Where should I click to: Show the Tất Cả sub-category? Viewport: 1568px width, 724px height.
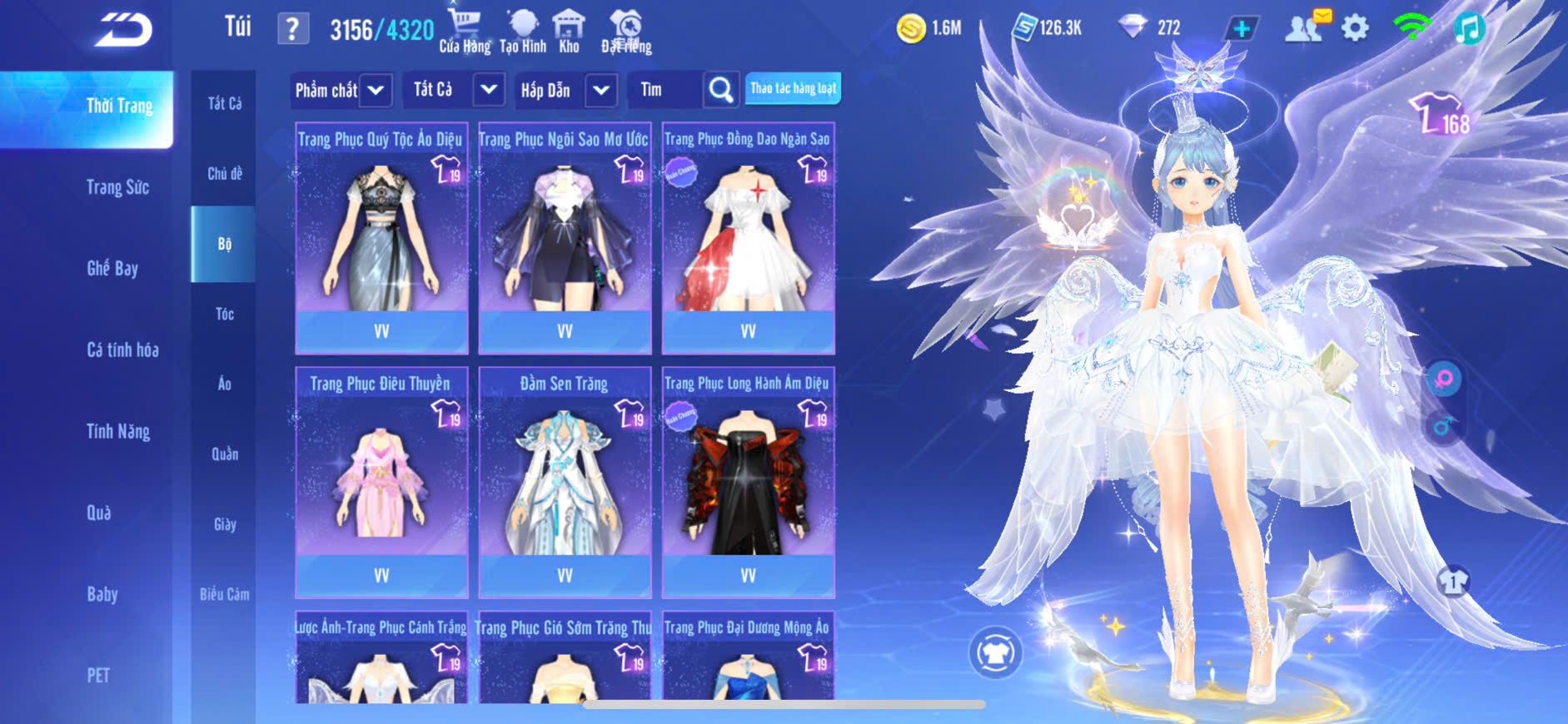[224, 103]
